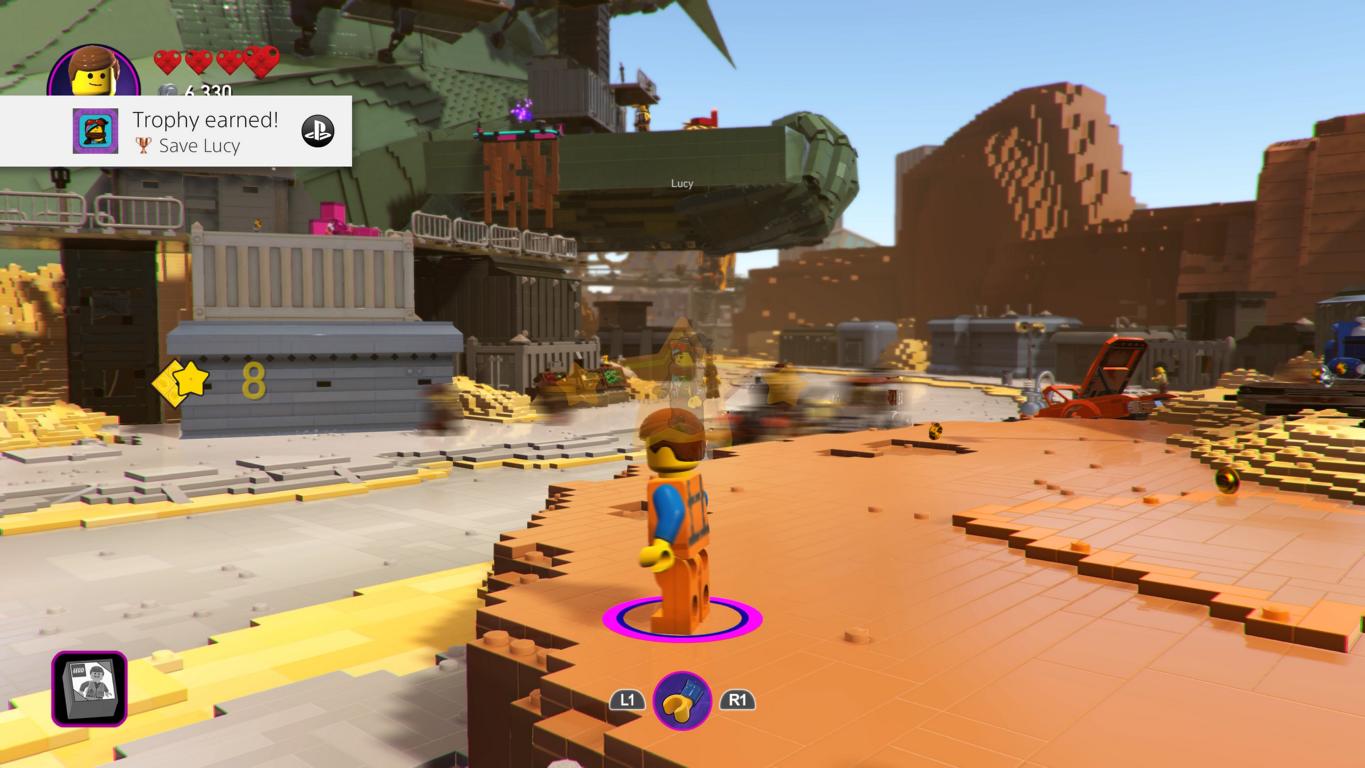Image resolution: width=1365 pixels, height=768 pixels.
Task: Select the Save Lucy trophy thumbnail
Action: [x=95, y=131]
